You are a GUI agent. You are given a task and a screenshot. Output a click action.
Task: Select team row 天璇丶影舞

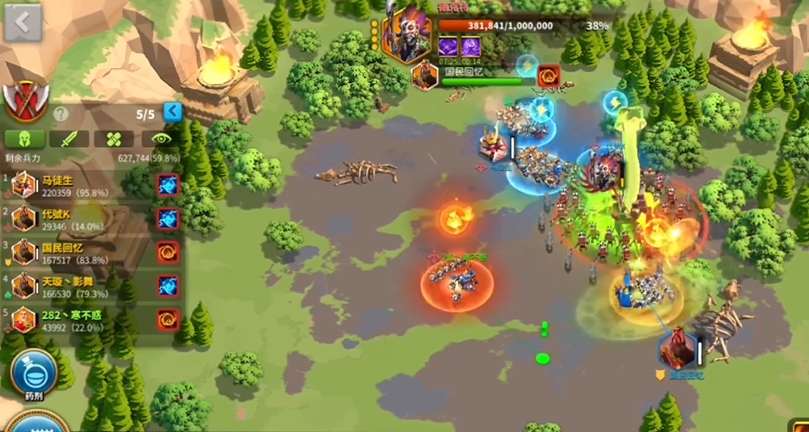point(75,287)
